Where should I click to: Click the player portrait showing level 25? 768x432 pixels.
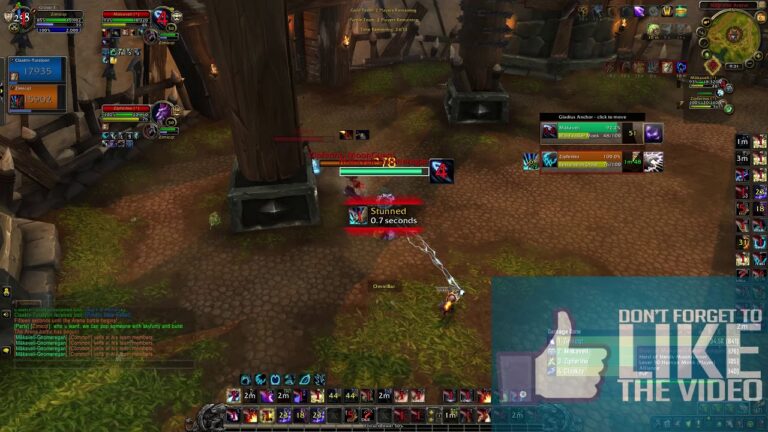[21, 19]
